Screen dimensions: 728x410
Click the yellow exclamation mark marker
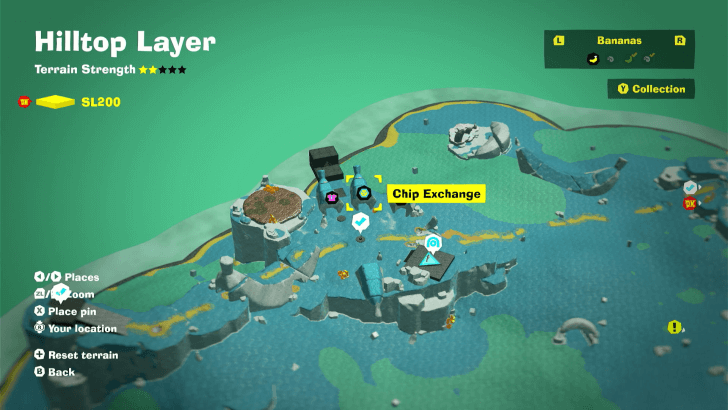[x=675, y=327]
